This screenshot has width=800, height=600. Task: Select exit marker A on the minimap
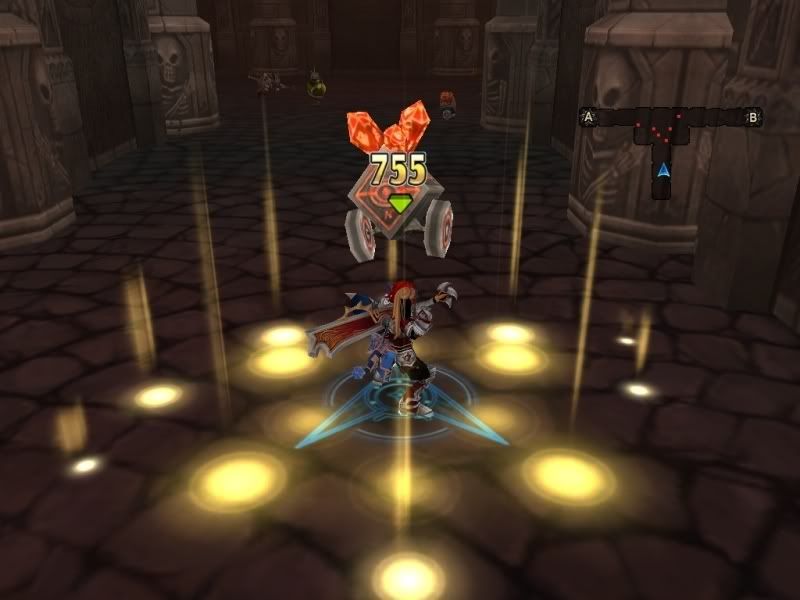coord(589,117)
